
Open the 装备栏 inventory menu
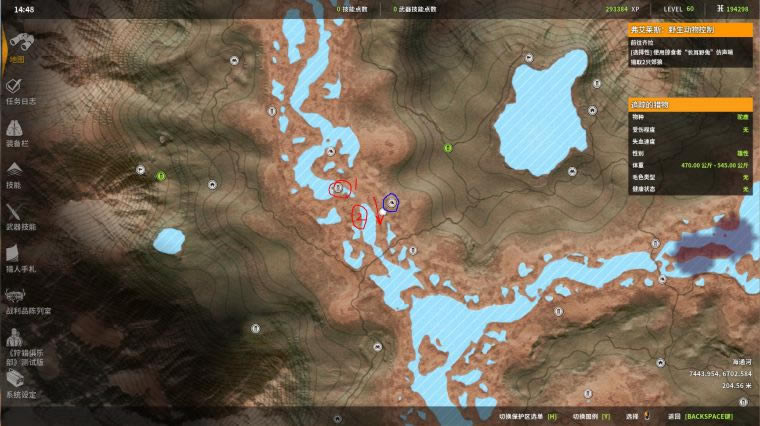point(17,133)
